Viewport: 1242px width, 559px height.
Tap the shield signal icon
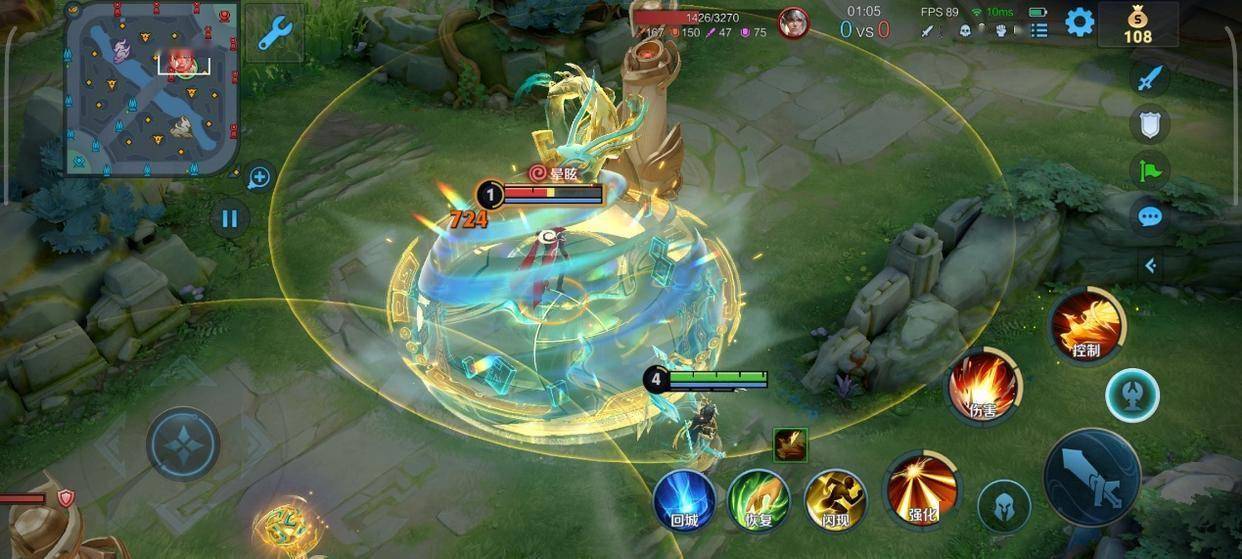point(1150,124)
